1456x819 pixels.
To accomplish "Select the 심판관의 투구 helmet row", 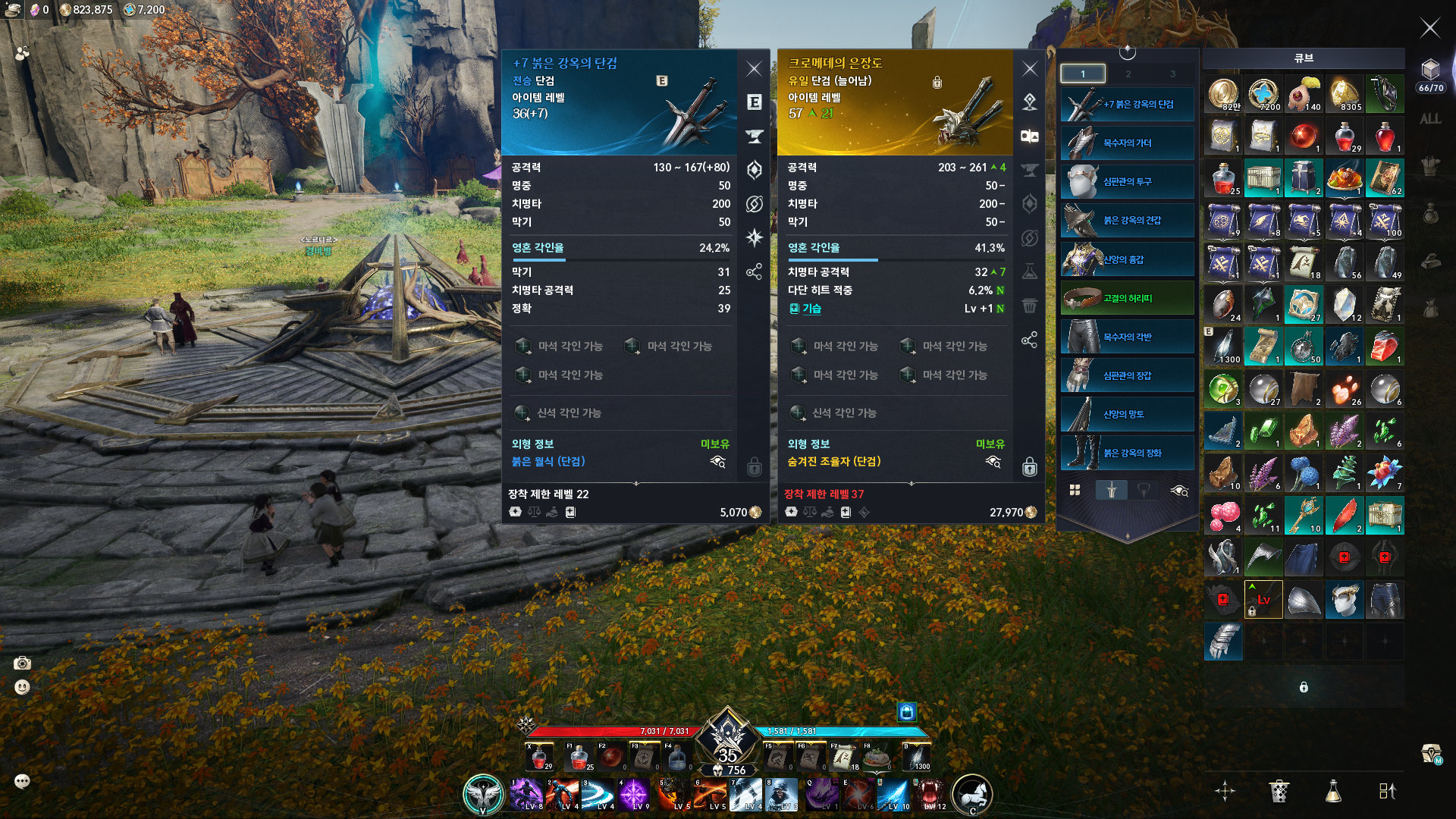I will click(1127, 182).
